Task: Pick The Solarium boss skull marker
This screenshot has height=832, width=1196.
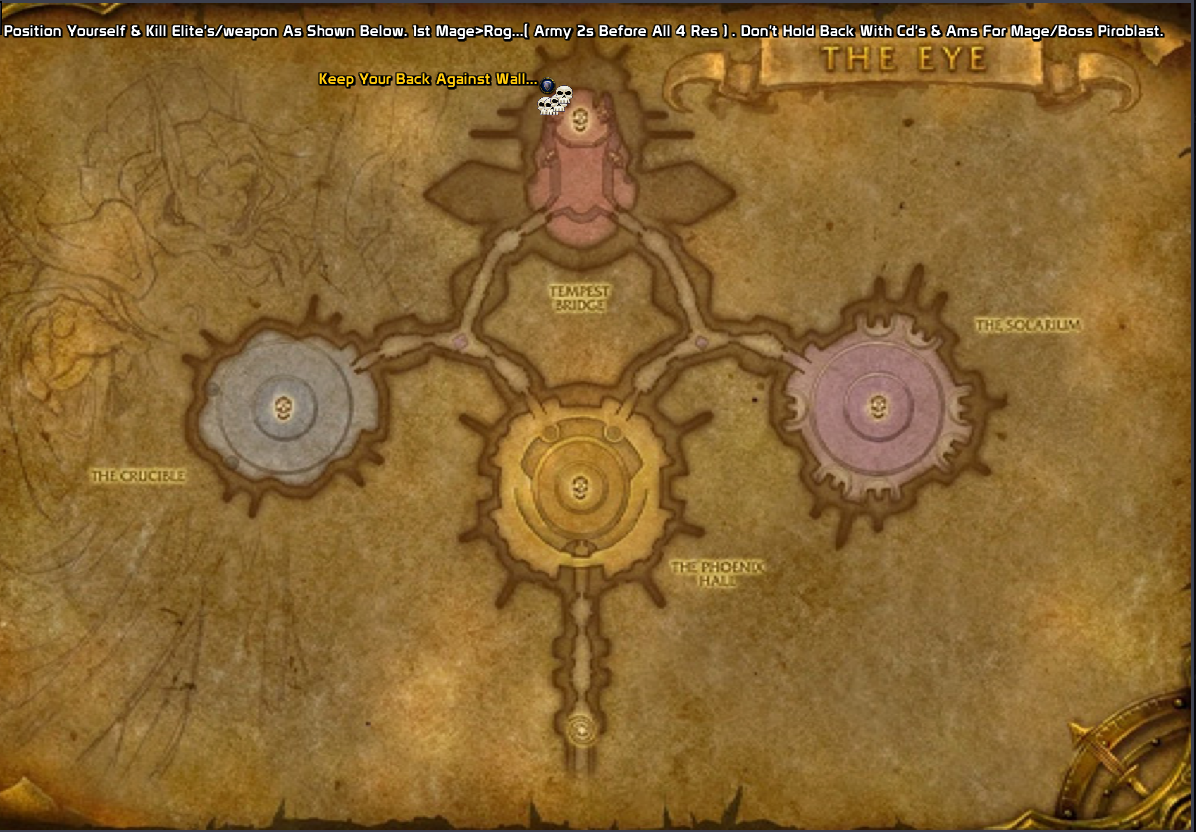Action: pos(878,405)
